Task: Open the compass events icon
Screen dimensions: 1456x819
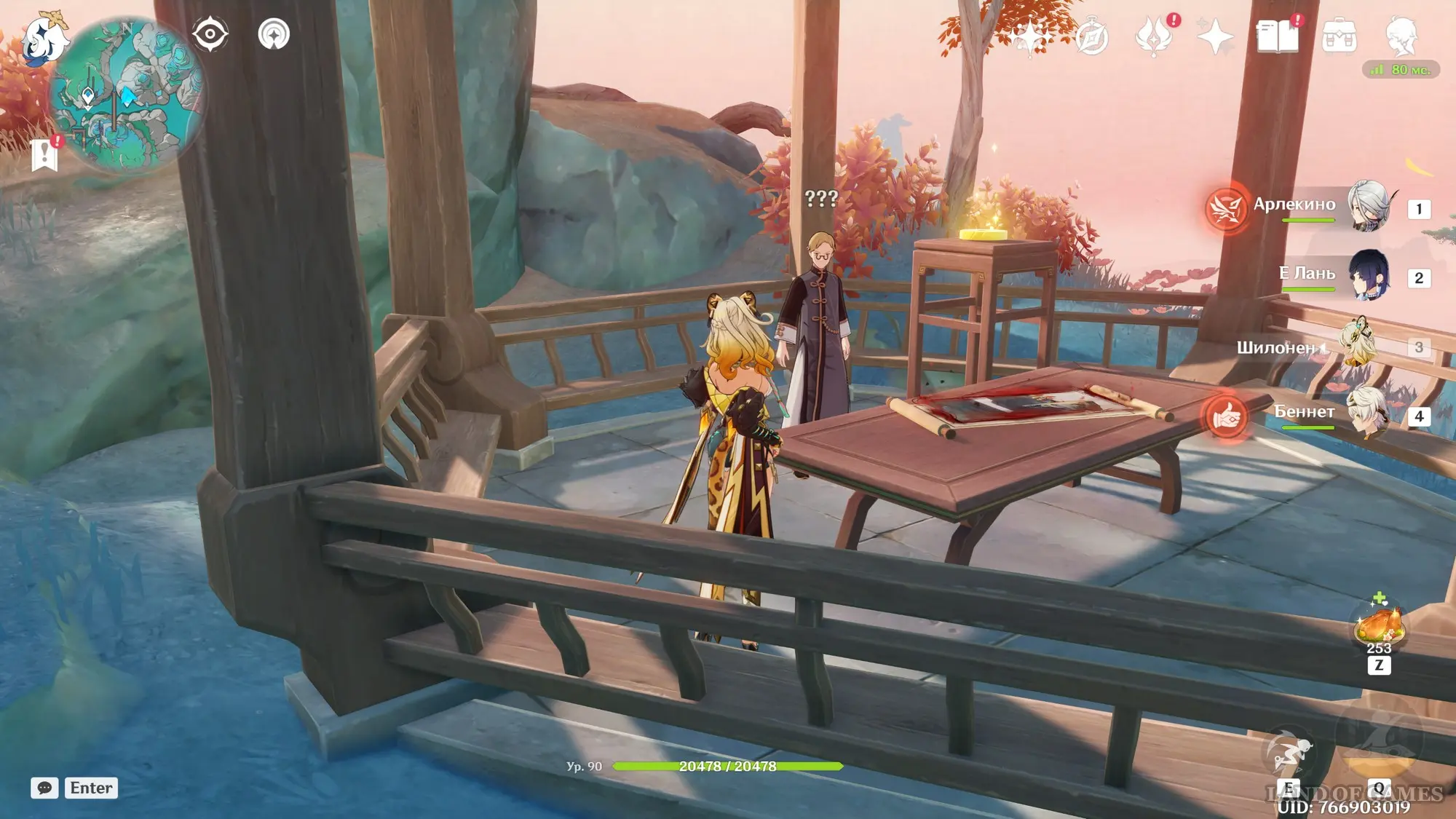Action: click(x=1091, y=37)
